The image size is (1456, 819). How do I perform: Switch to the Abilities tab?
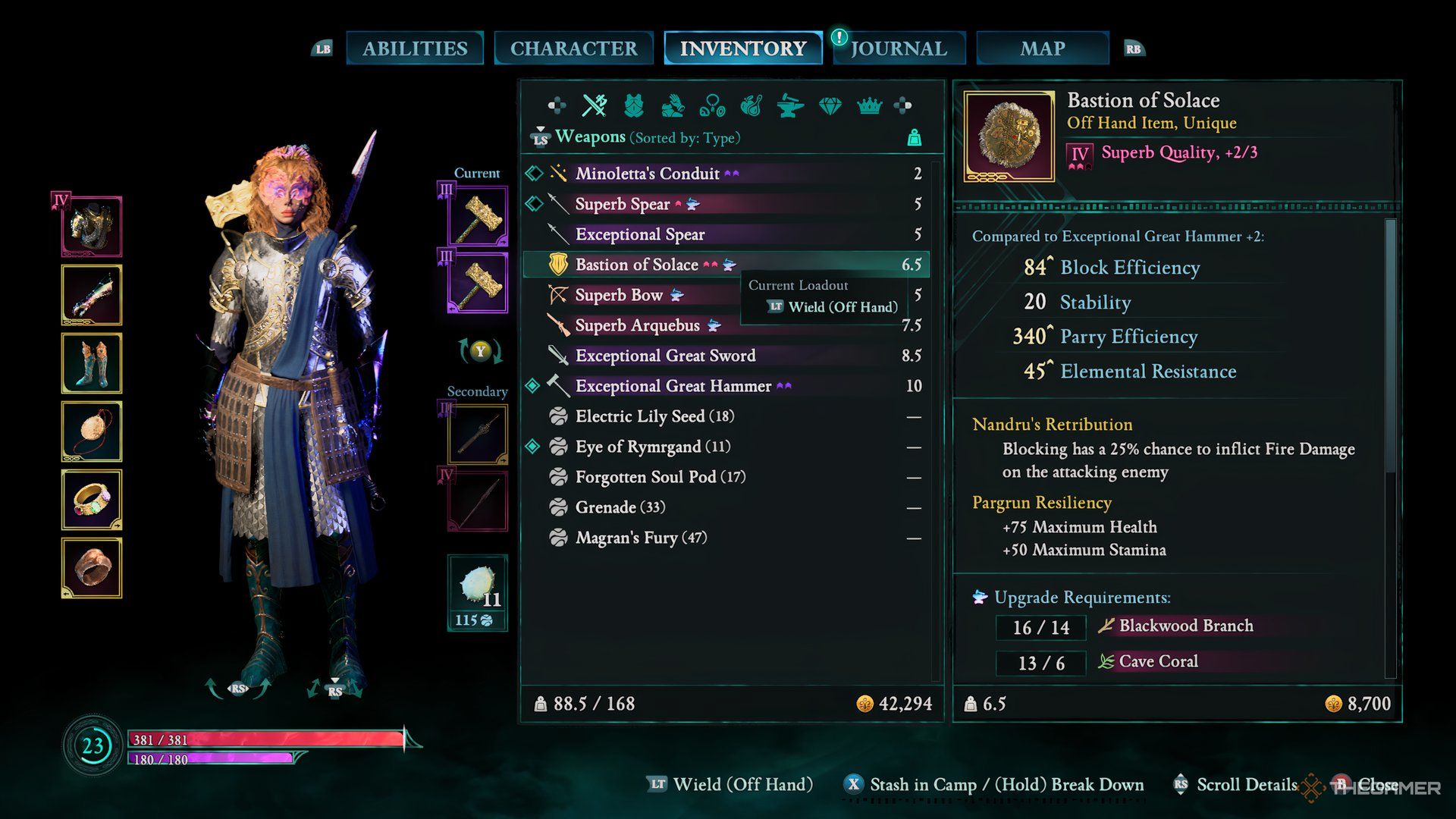coord(415,49)
